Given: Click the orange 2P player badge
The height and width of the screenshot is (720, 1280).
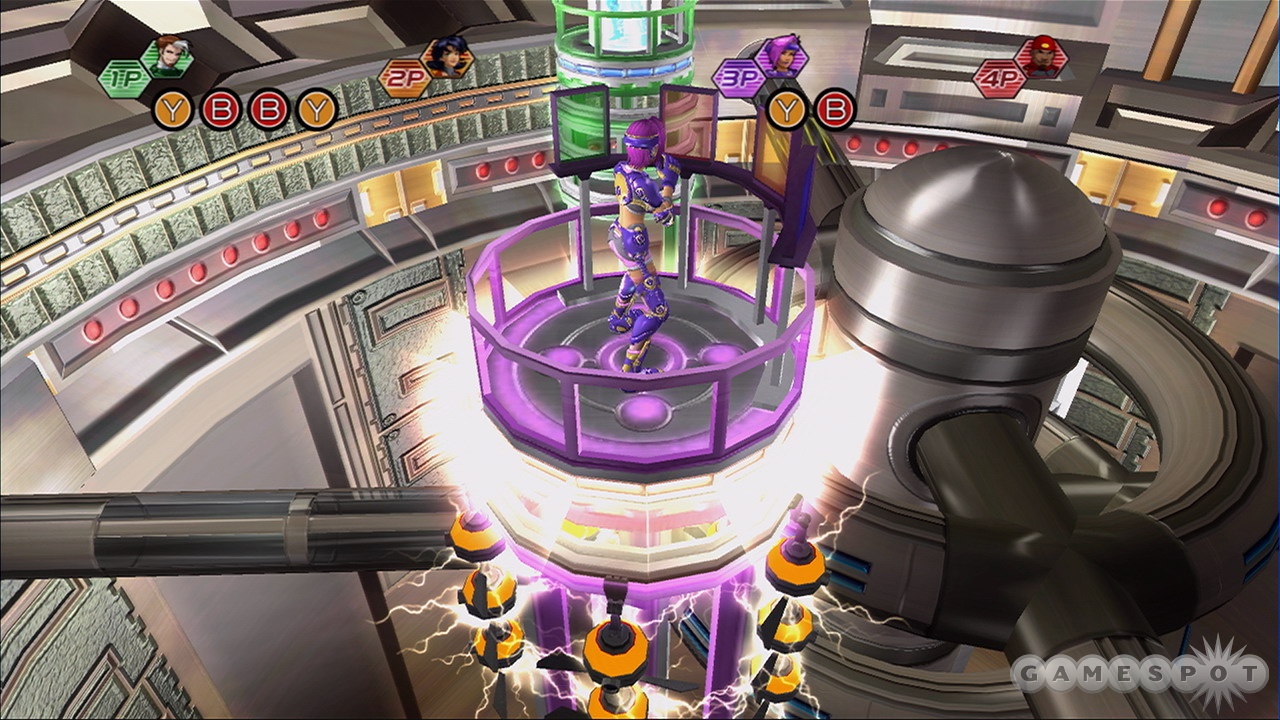Looking at the screenshot, I should 405,79.
